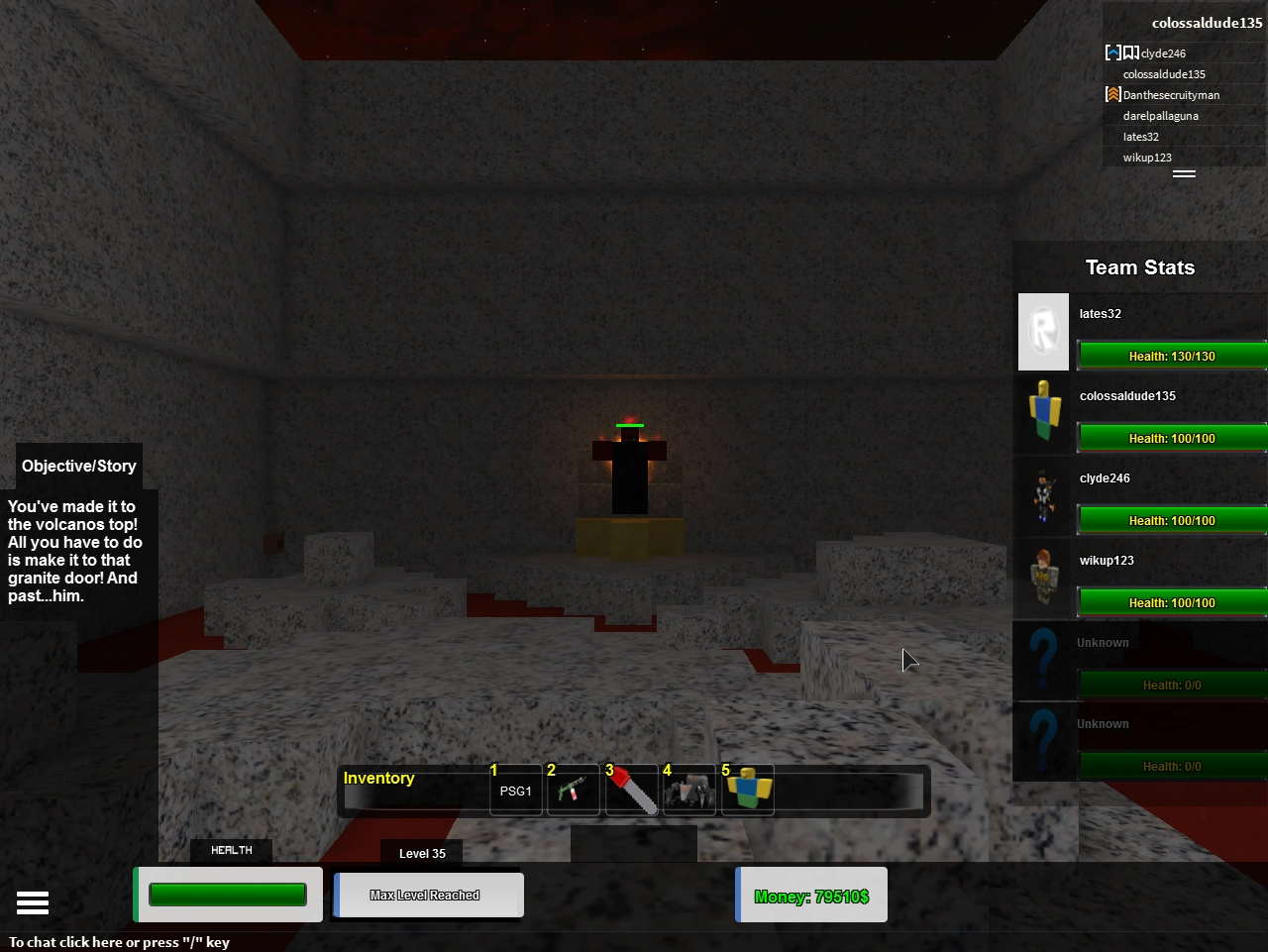The image size is (1268, 952).
Task: Select the noob figure in inventory slot 5
Action: [x=747, y=790]
